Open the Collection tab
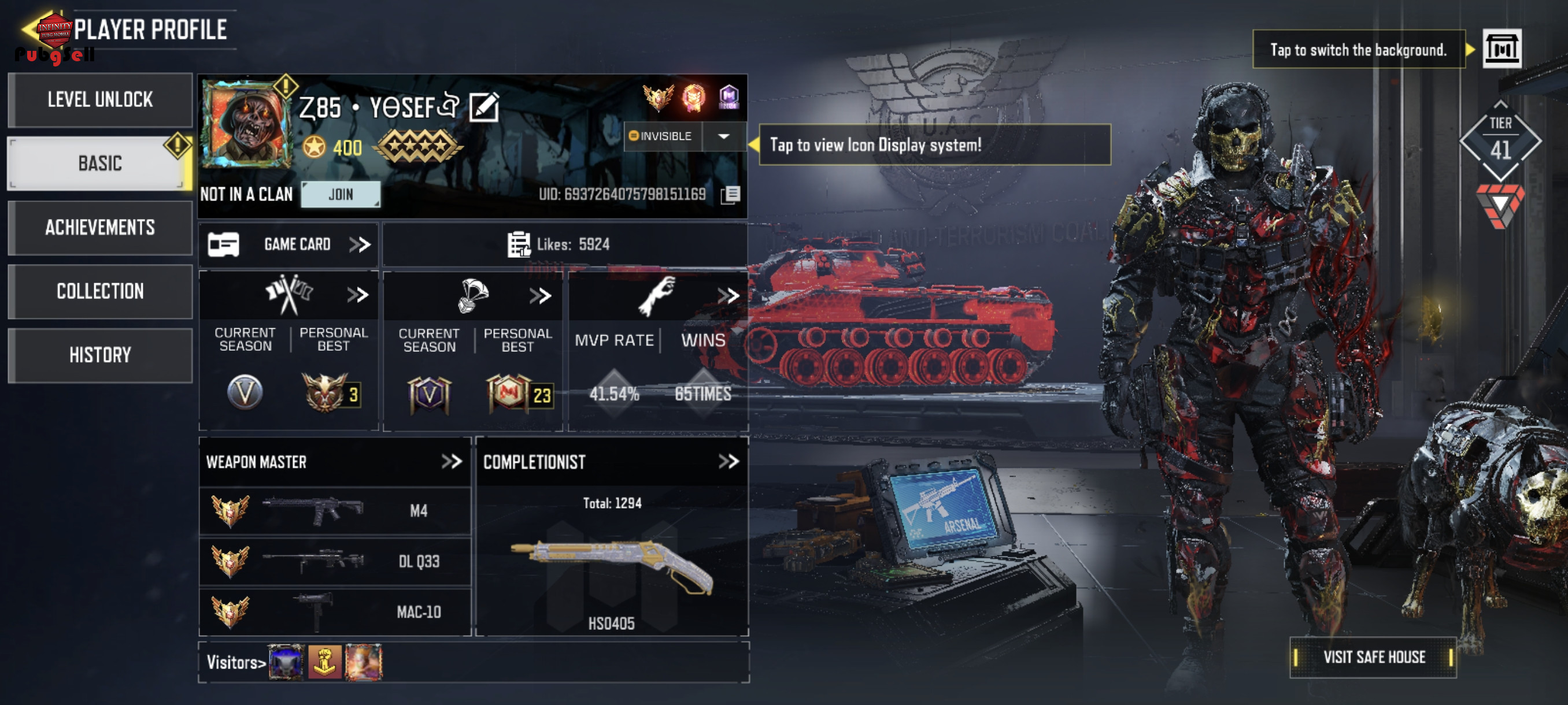Screen dimensions: 1568x705 pos(100,291)
